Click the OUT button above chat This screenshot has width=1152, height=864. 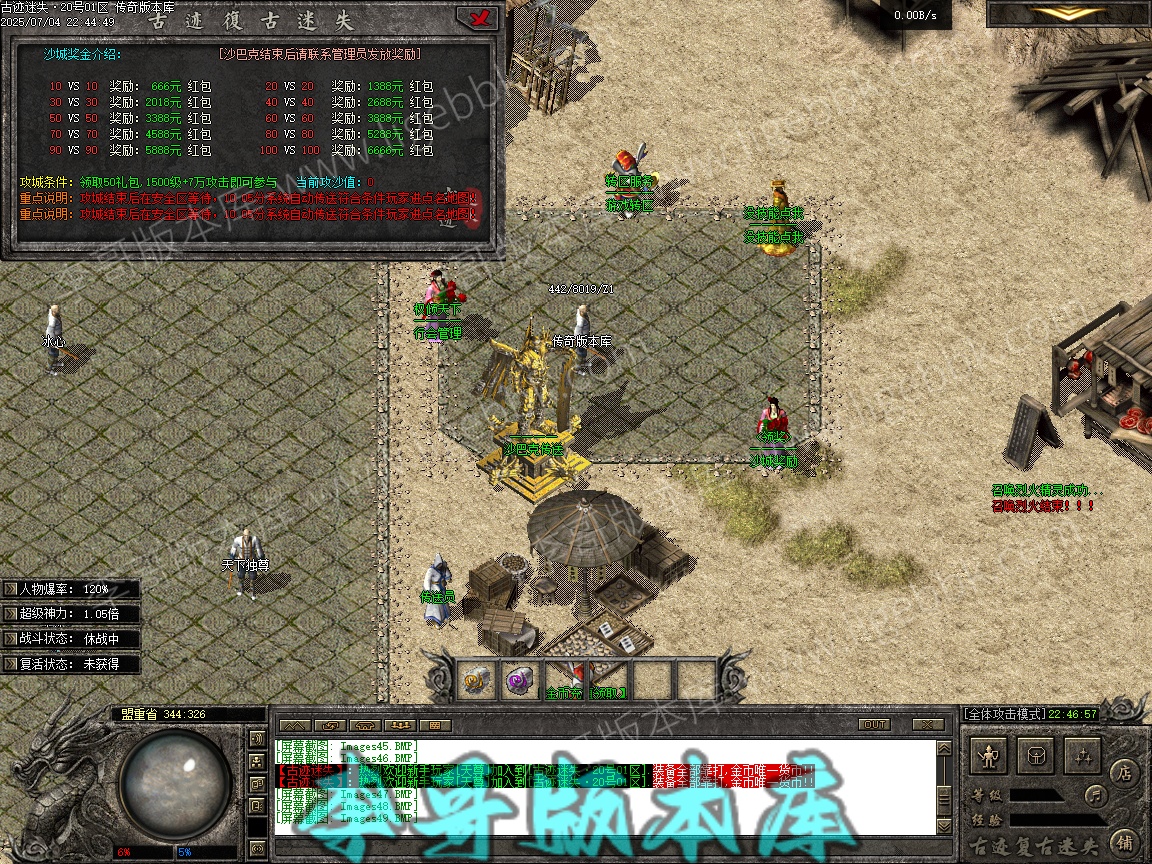tap(874, 724)
